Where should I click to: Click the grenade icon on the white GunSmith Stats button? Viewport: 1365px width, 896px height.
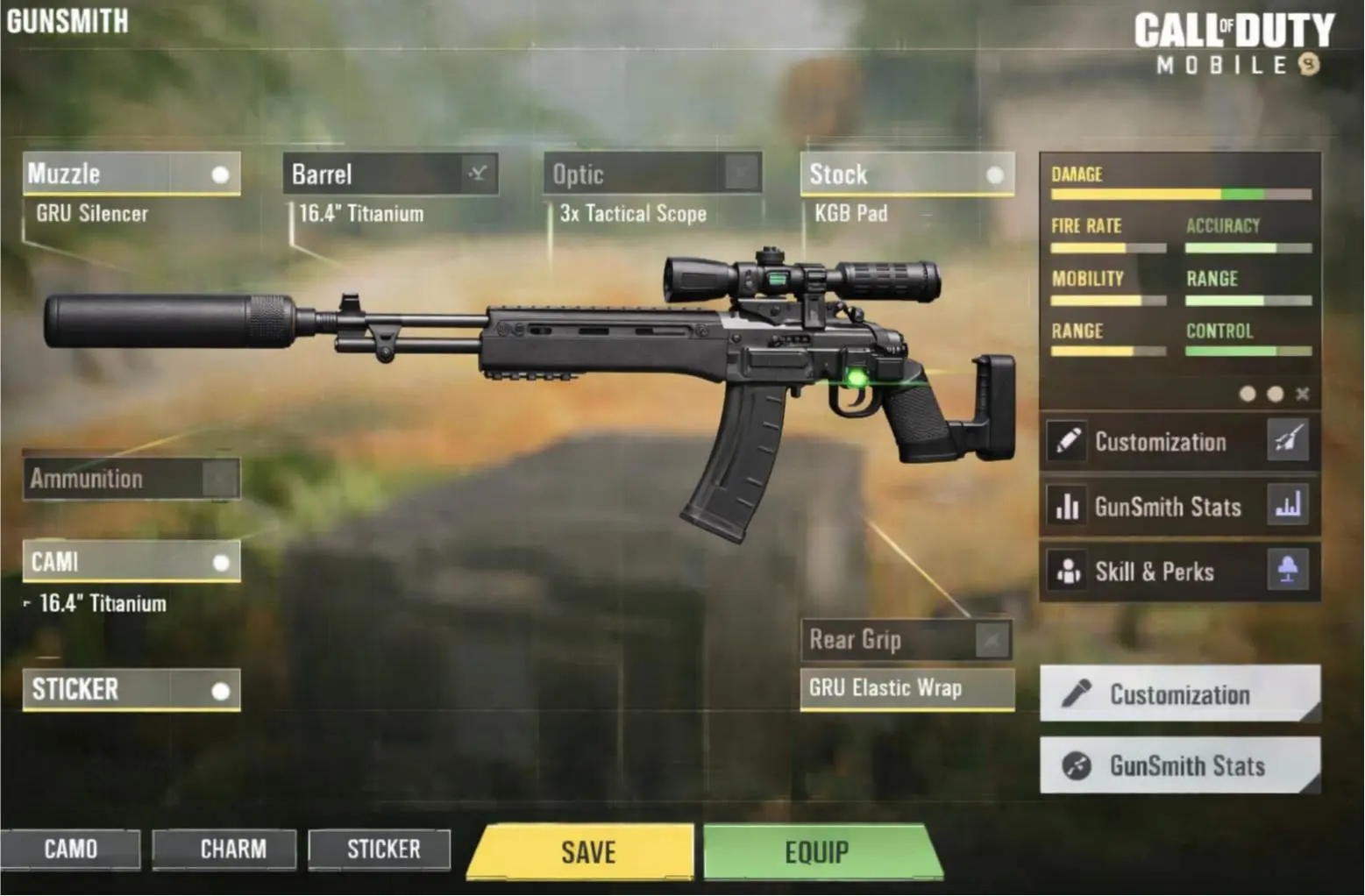pos(1076,766)
